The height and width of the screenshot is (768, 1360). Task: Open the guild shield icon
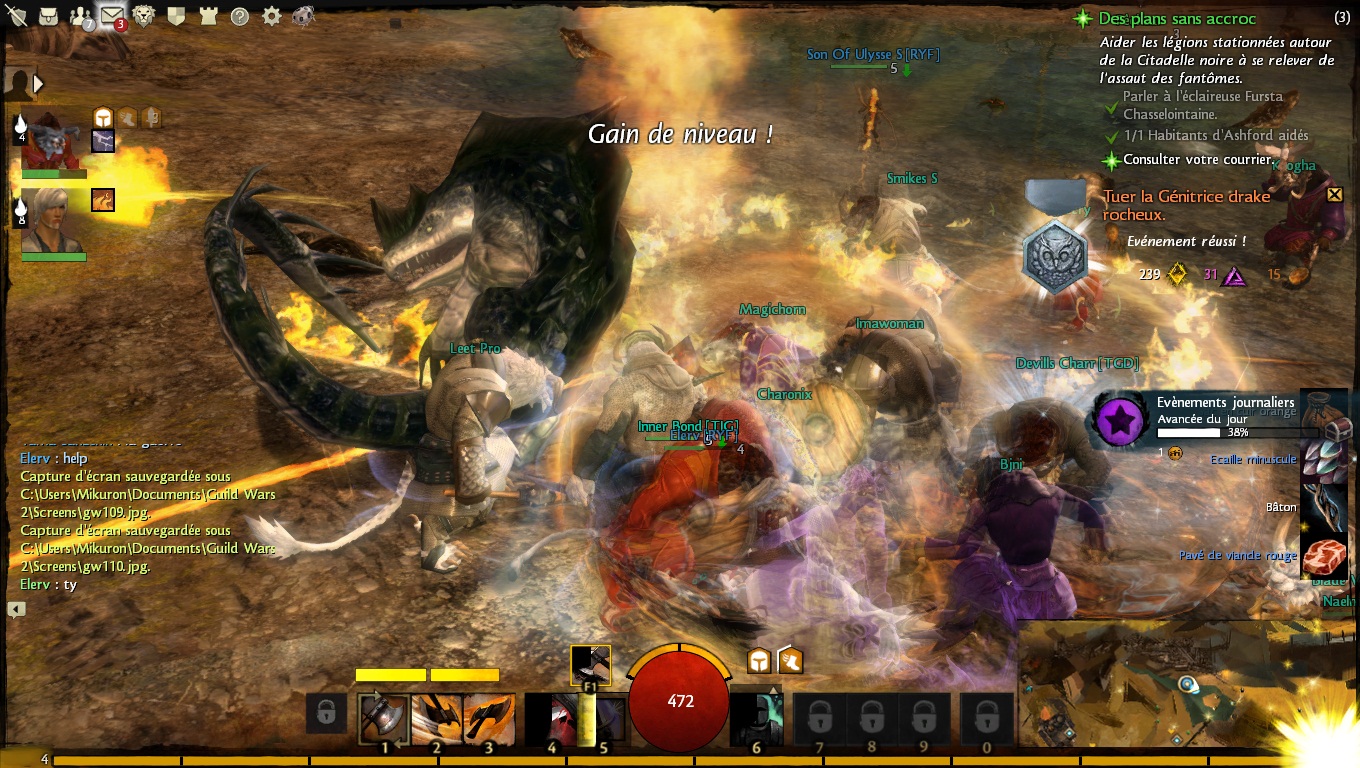click(176, 15)
